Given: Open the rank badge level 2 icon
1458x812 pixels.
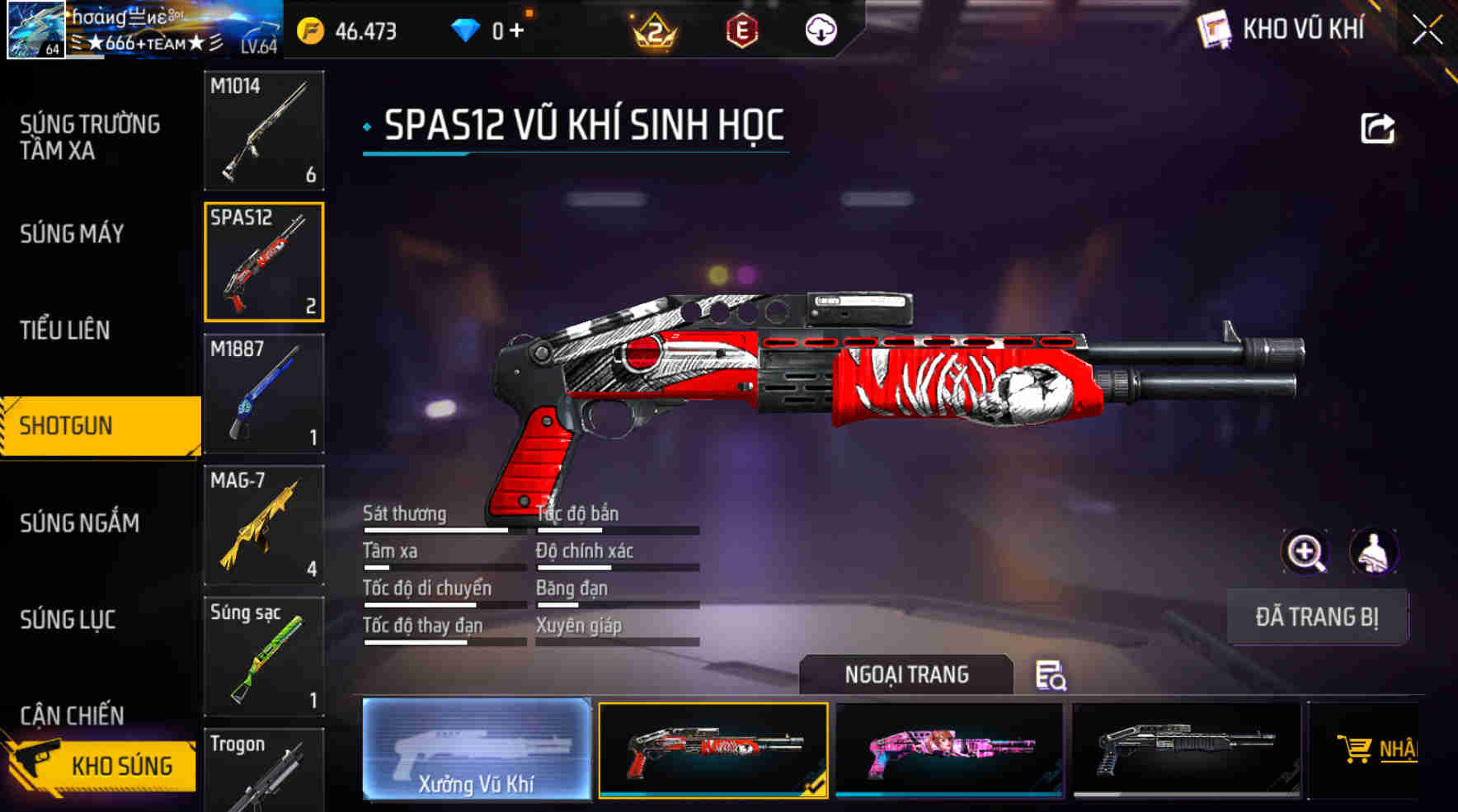Looking at the screenshot, I should 651,31.
